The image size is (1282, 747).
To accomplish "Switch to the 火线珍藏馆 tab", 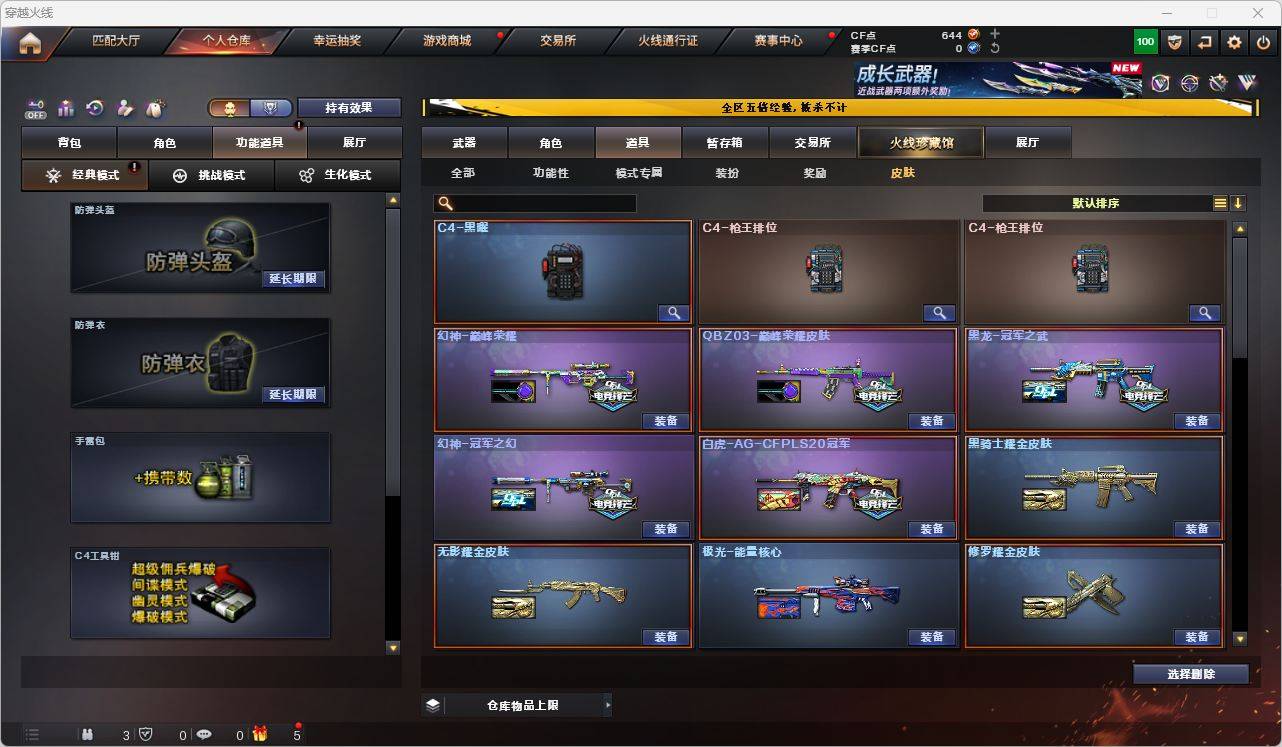I will 919,142.
